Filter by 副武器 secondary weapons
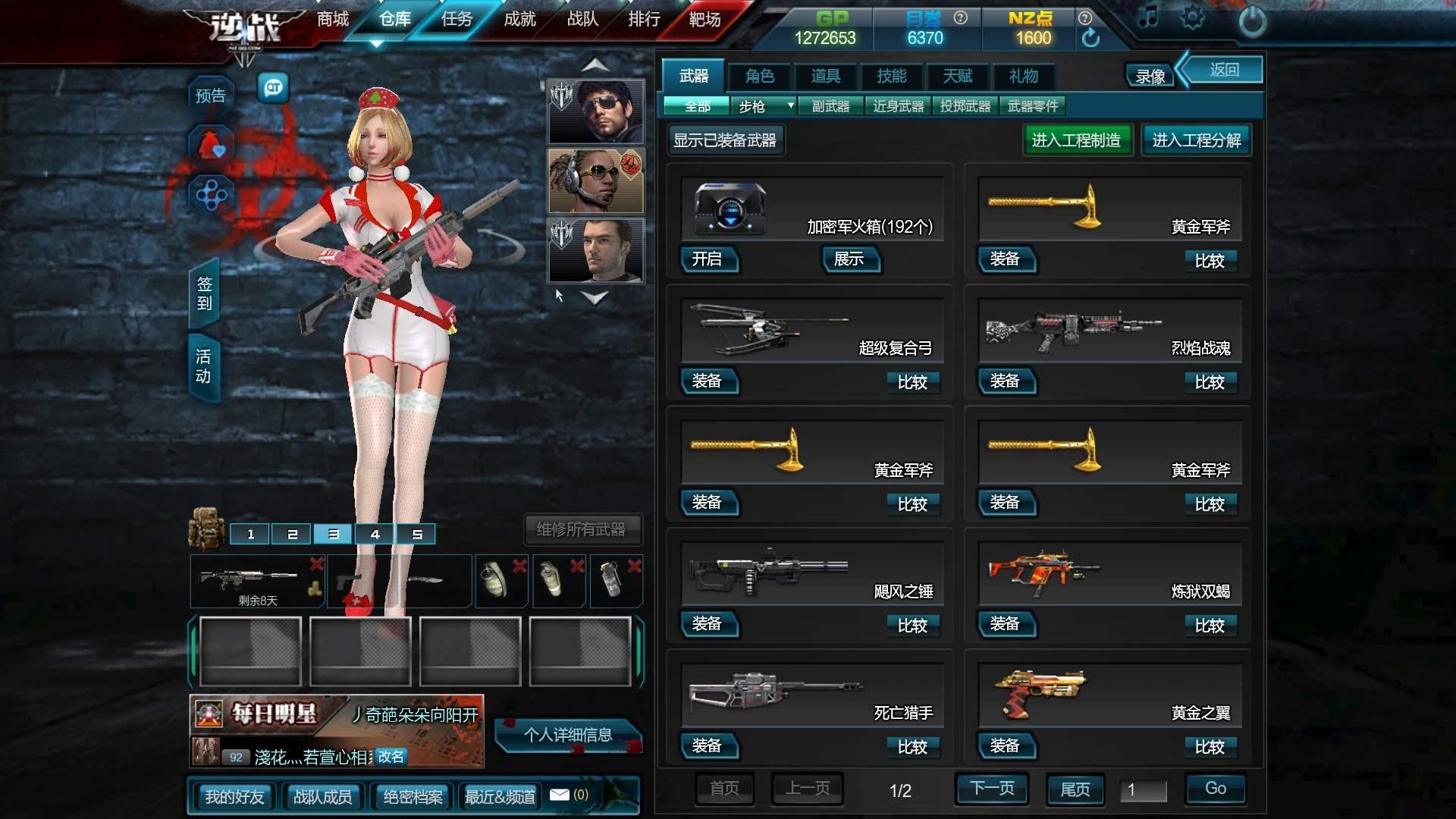This screenshot has width=1456, height=819. pos(830,106)
